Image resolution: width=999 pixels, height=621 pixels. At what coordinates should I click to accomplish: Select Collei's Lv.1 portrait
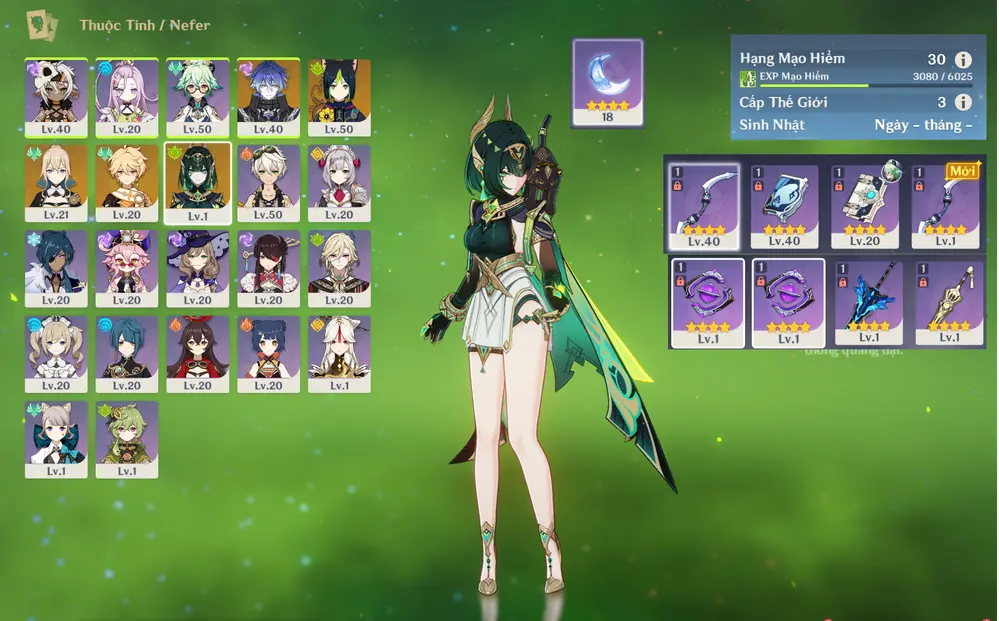click(127, 439)
